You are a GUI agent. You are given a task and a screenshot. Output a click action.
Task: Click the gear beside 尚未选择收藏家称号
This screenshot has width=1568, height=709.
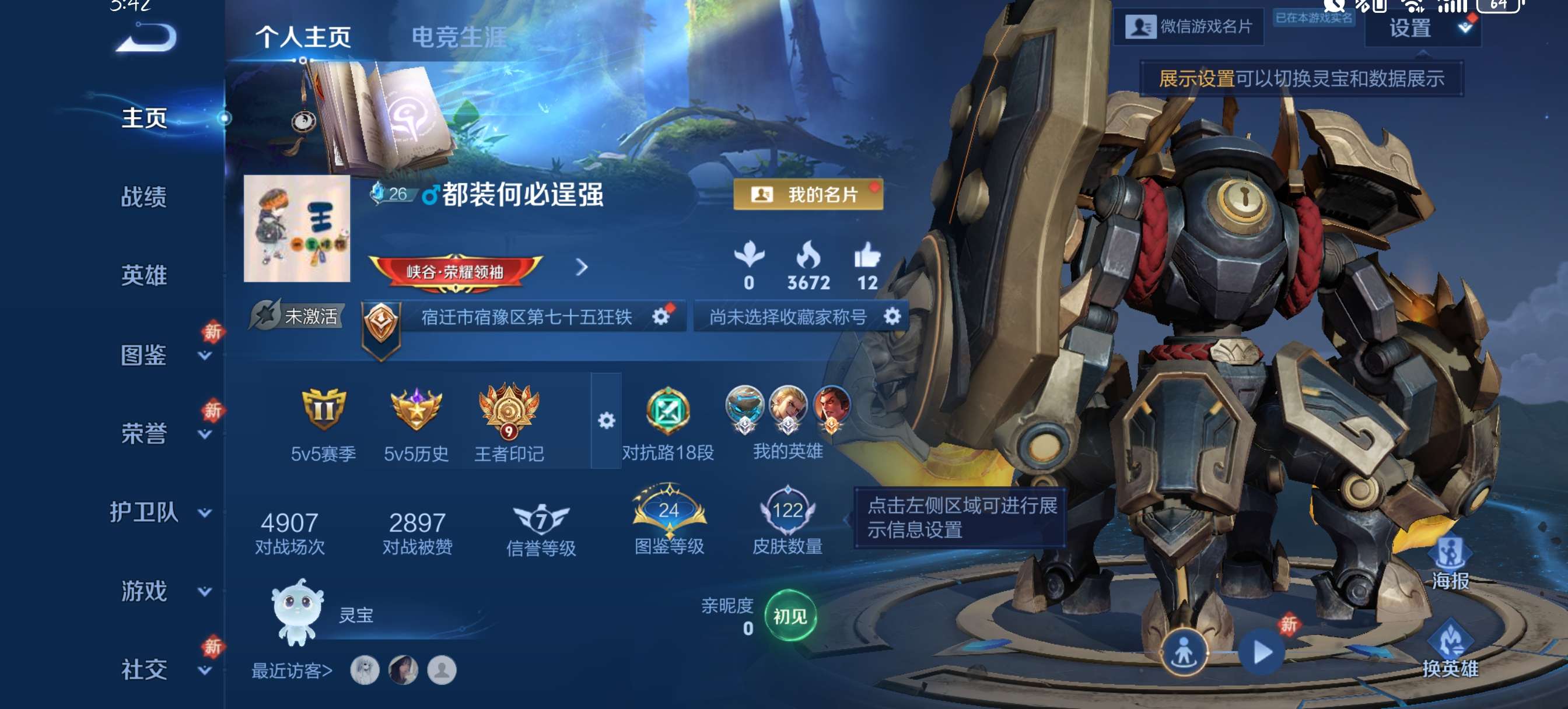(892, 316)
